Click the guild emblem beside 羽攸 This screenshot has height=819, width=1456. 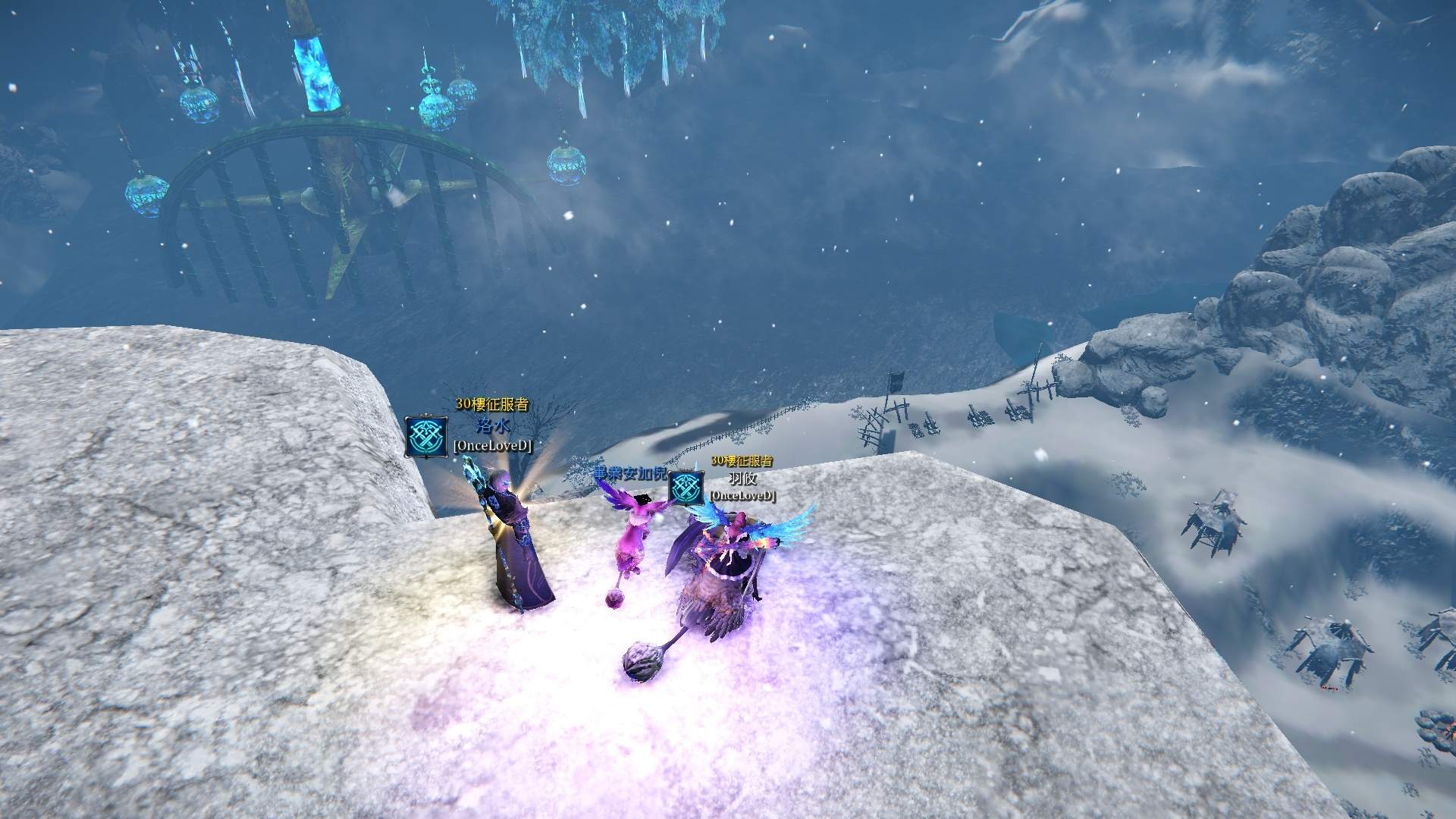(x=686, y=488)
